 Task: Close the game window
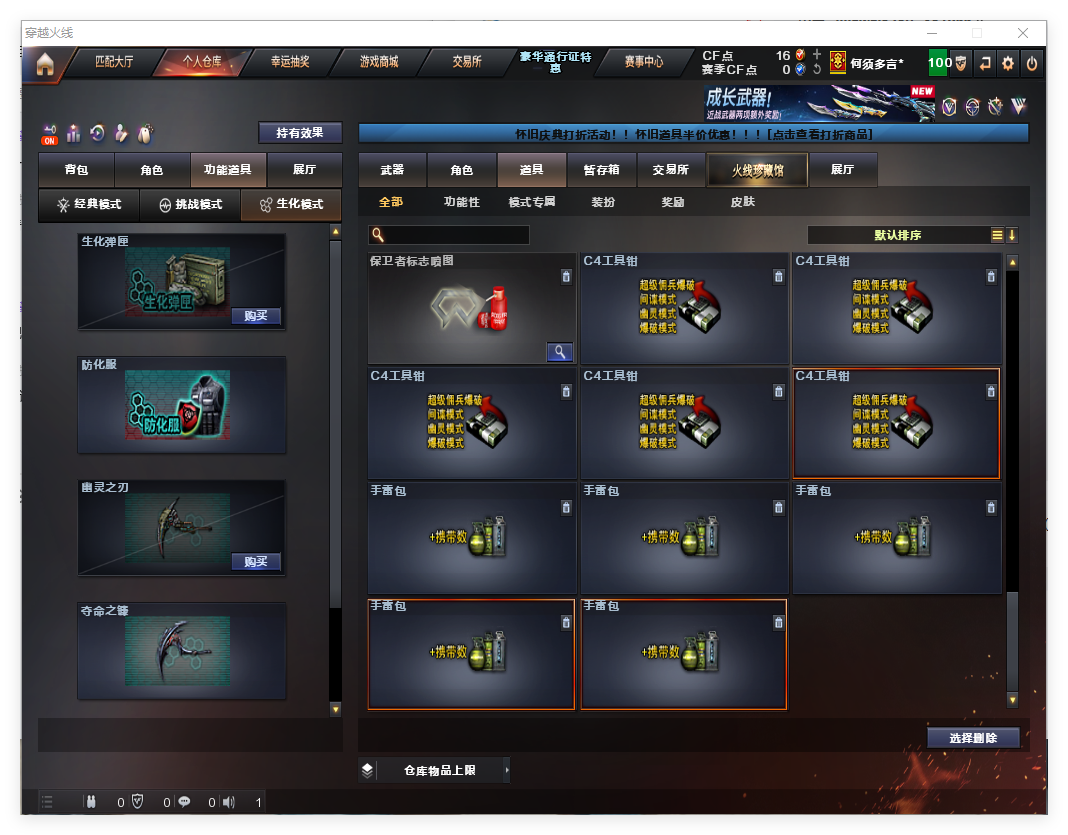tap(1021, 33)
